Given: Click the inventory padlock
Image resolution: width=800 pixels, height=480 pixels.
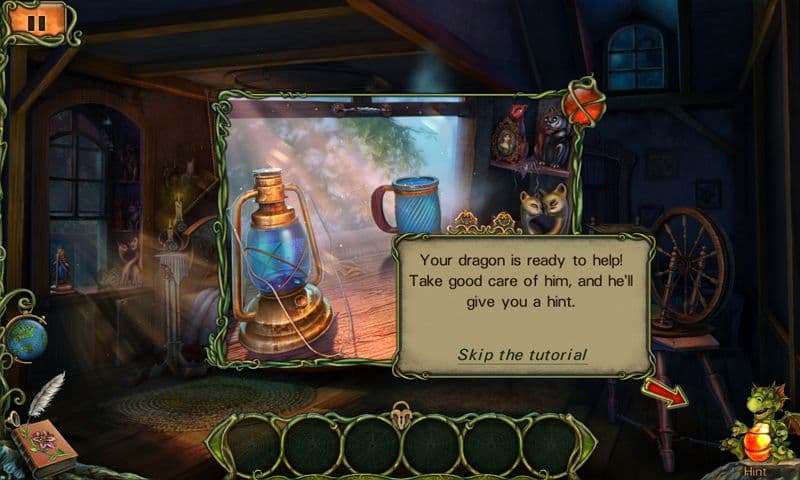Looking at the screenshot, I should tap(401, 412).
